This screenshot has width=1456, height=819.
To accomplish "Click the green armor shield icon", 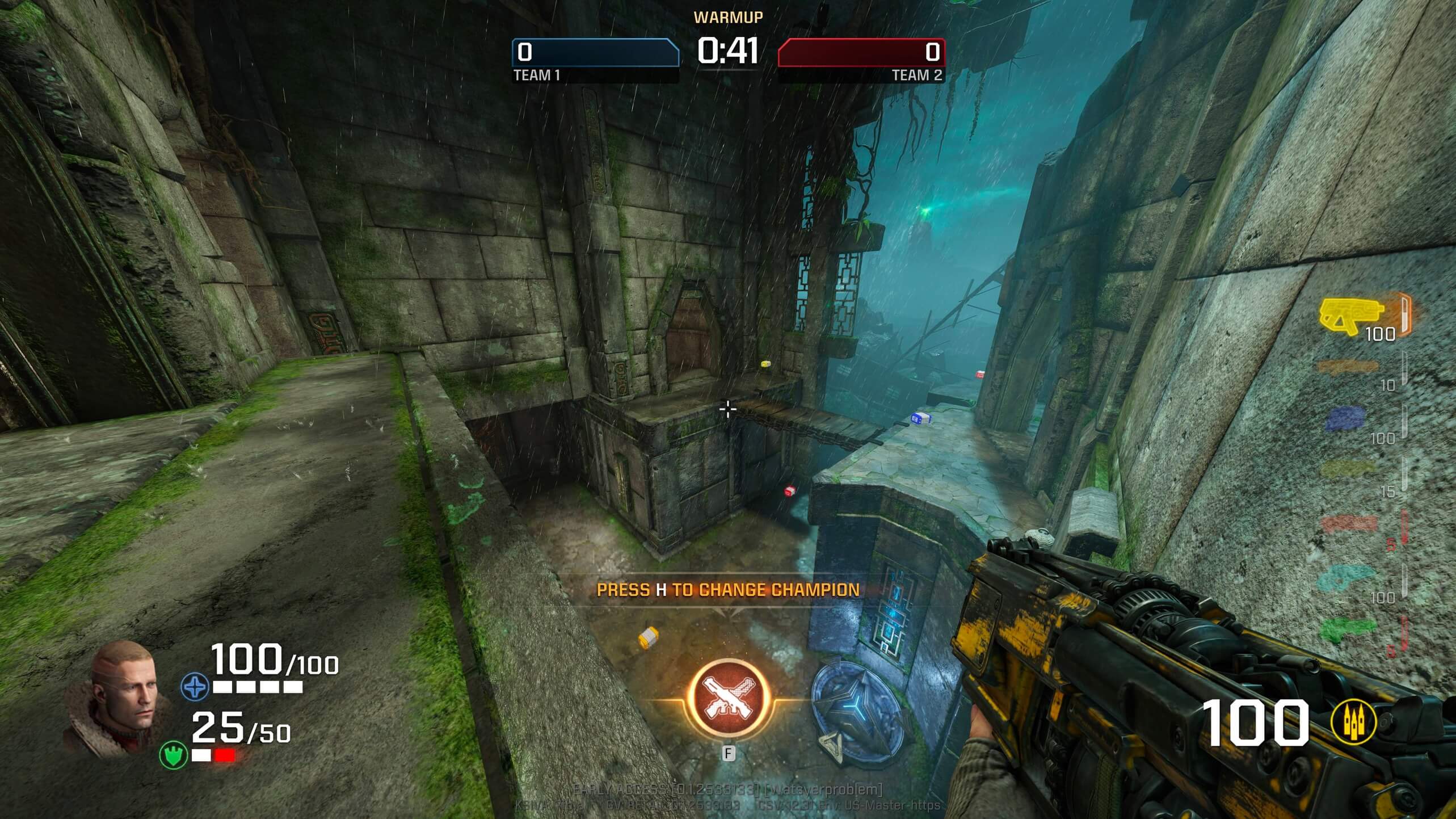I will pyautogui.click(x=173, y=755).
